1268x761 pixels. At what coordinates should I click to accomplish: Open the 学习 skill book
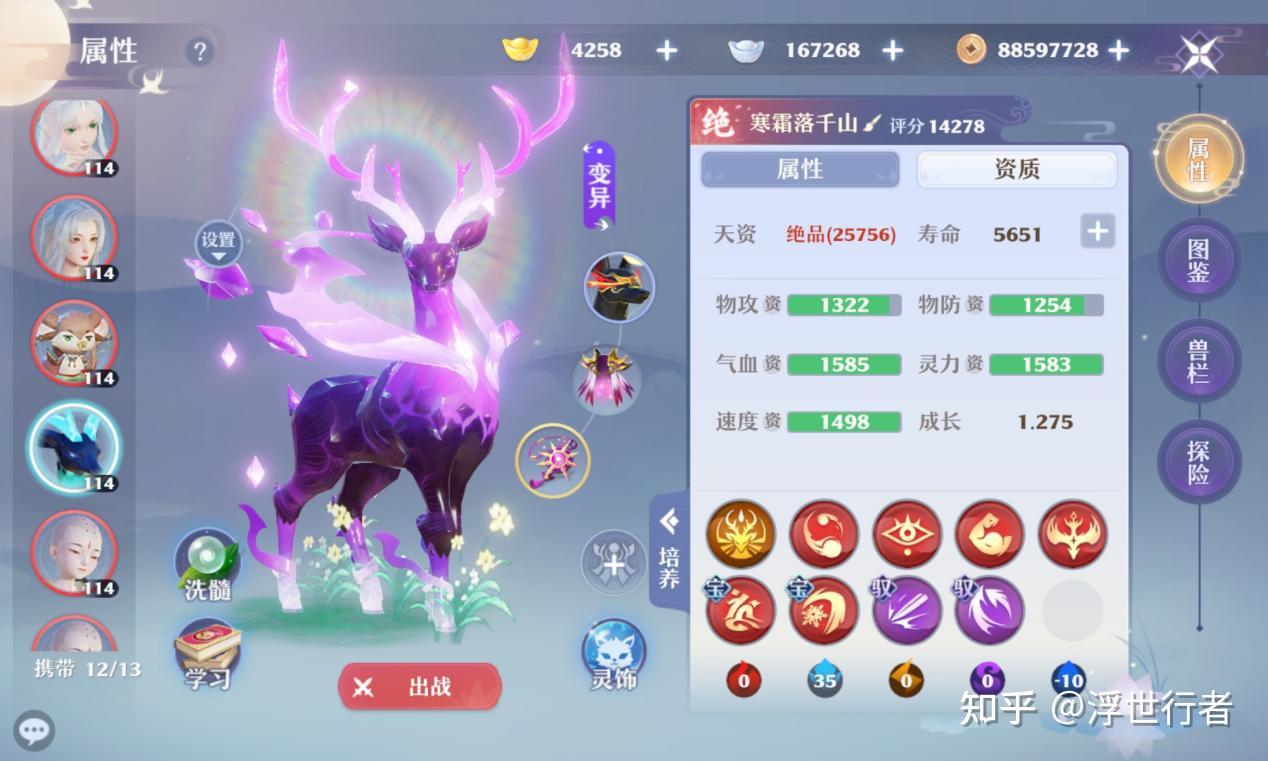pyautogui.click(x=208, y=656)
